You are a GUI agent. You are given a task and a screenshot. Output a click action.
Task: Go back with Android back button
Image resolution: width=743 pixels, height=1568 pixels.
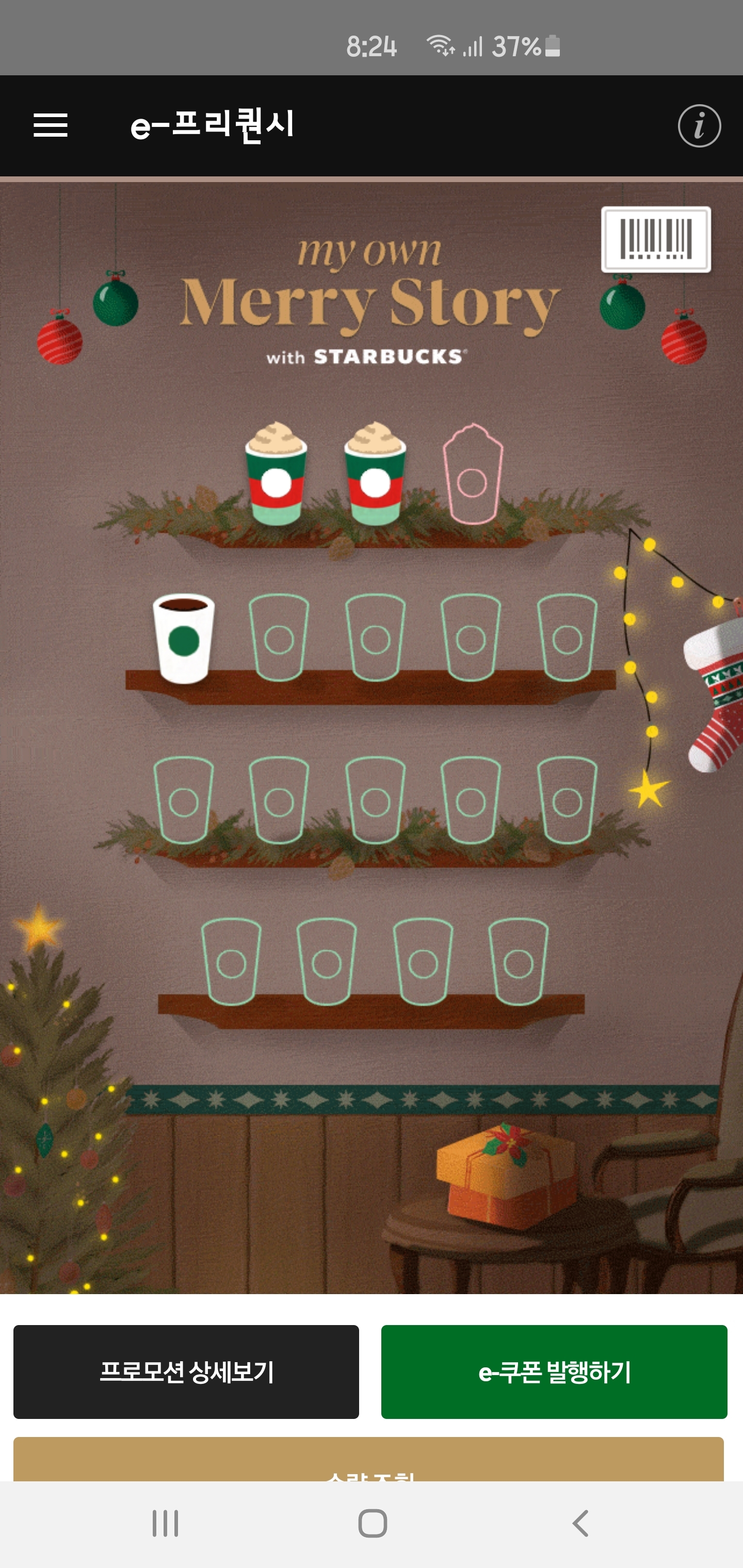[580, 1523]
